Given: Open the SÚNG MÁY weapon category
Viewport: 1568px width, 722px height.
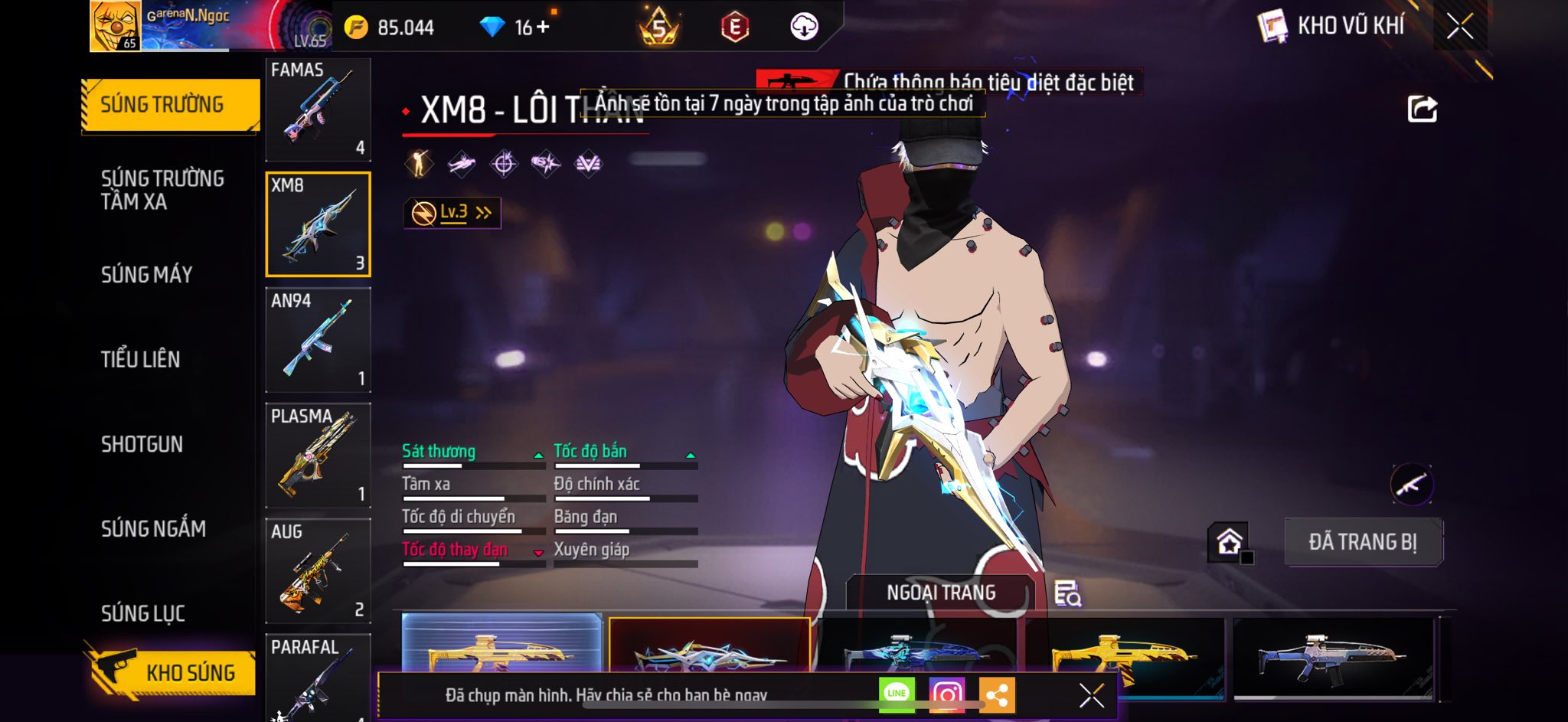Looking at the screenshot, I should (147, 275).
